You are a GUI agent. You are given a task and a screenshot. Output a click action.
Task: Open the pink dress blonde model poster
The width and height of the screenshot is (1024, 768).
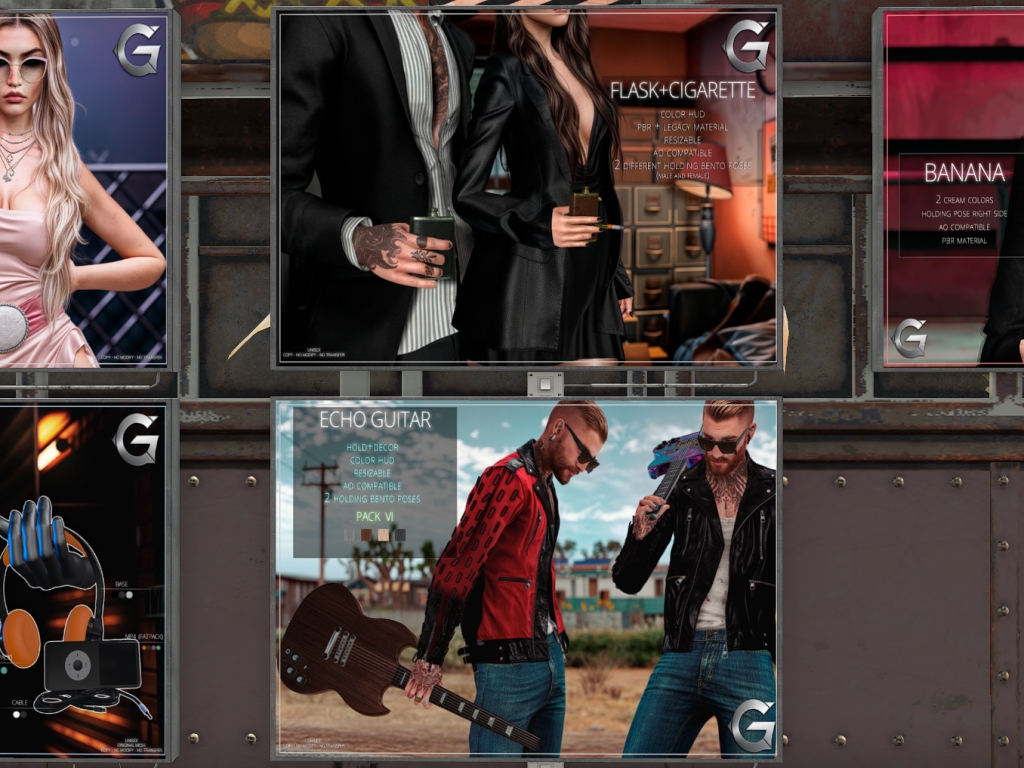coord(83,190)
